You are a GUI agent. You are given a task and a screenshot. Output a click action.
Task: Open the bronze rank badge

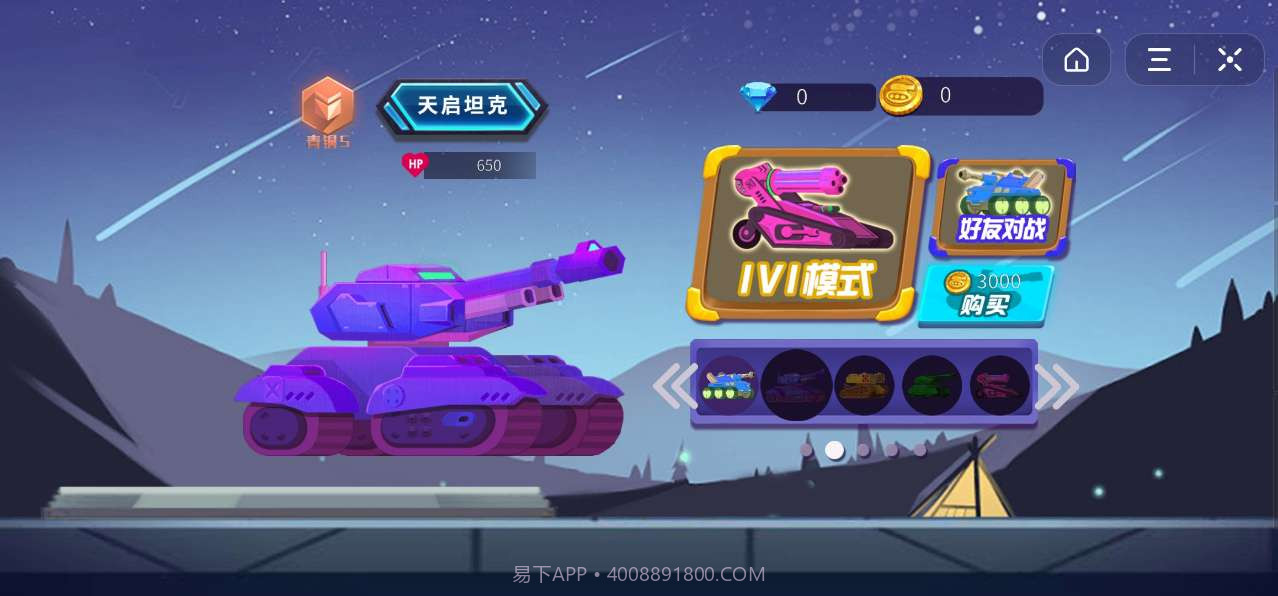point(328,106)
